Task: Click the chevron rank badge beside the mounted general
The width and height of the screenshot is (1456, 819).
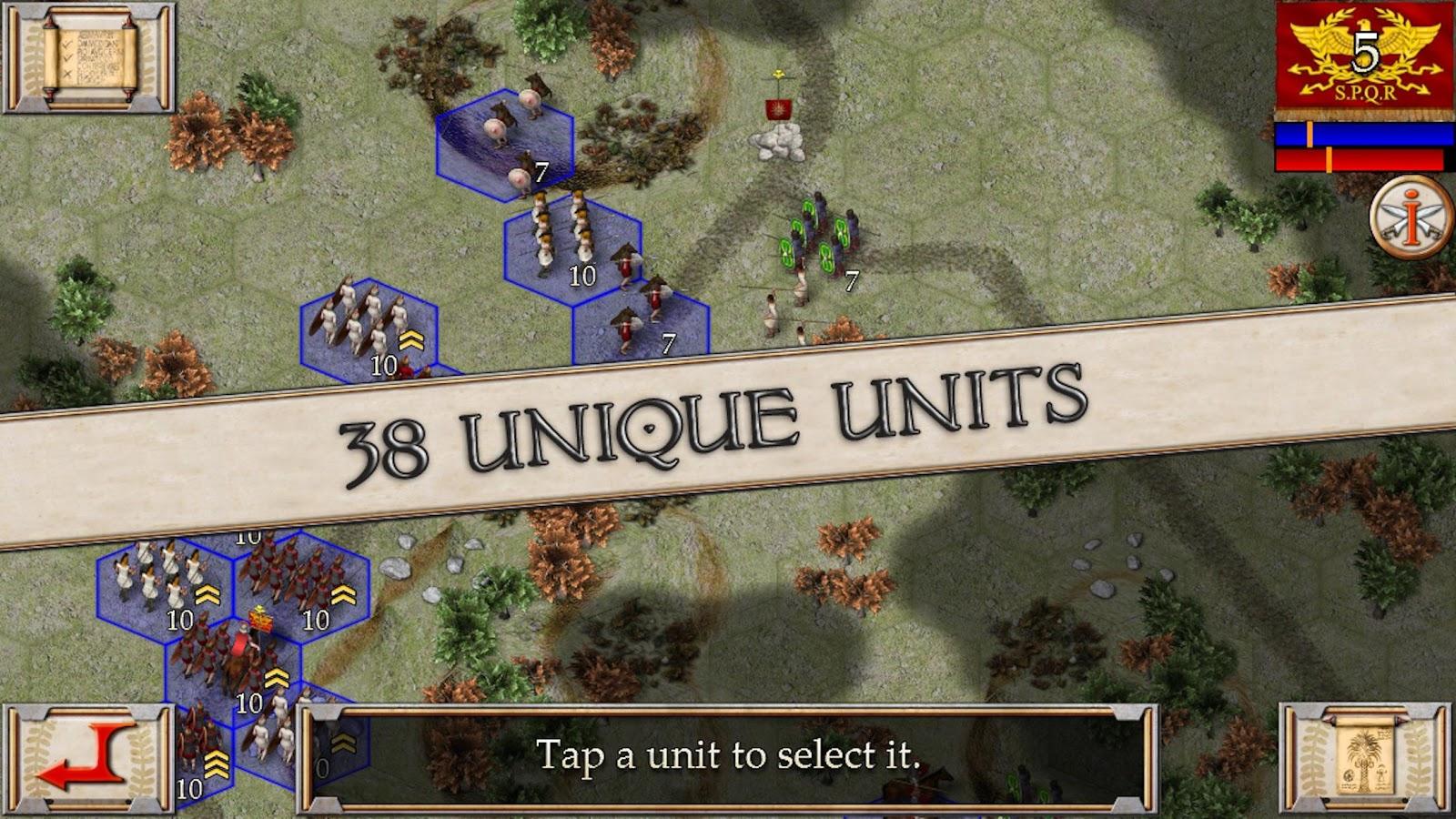Action: [276, 675]
